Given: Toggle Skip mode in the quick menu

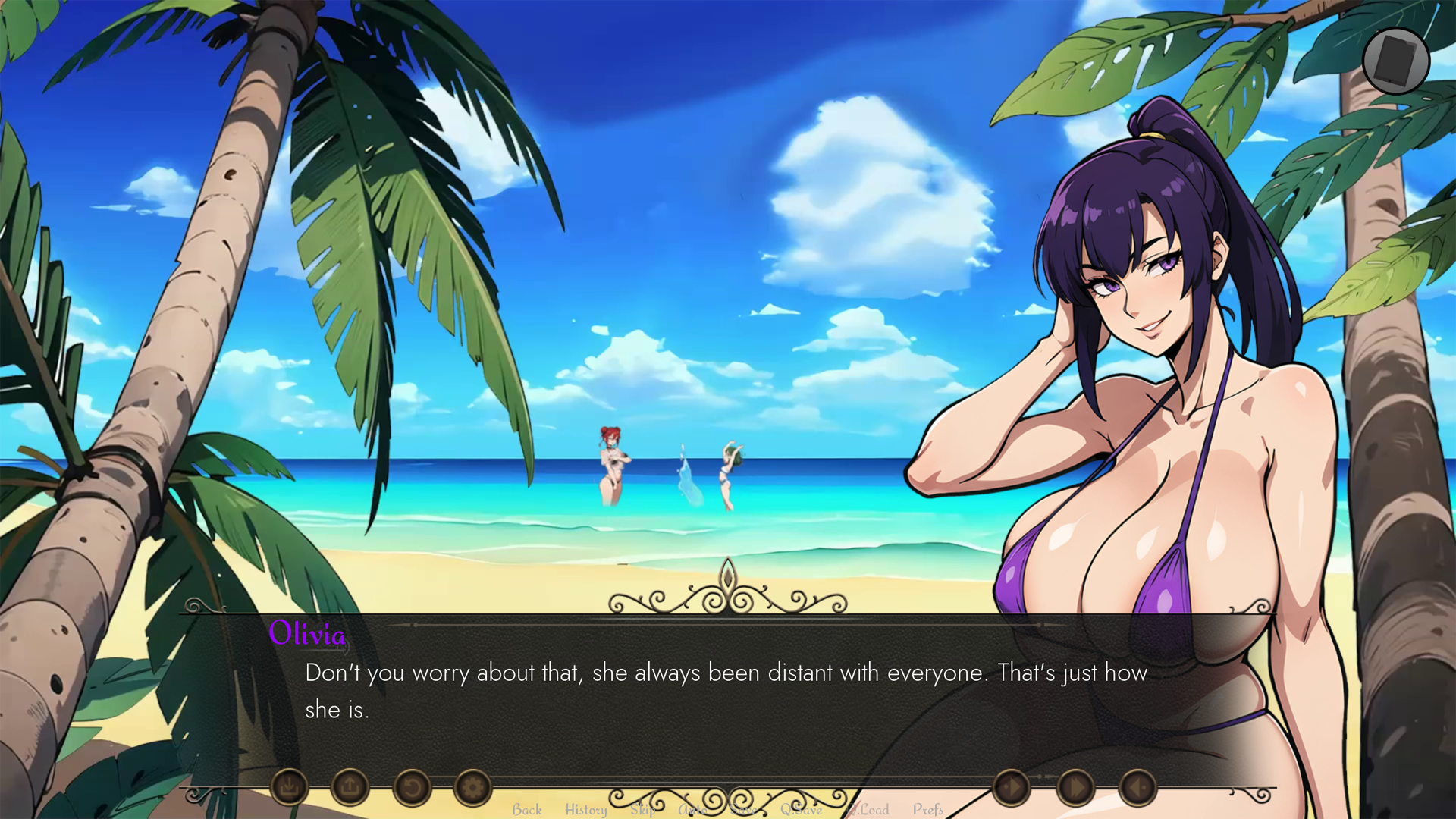Looking at the screenshot, I should click(643, 810).
